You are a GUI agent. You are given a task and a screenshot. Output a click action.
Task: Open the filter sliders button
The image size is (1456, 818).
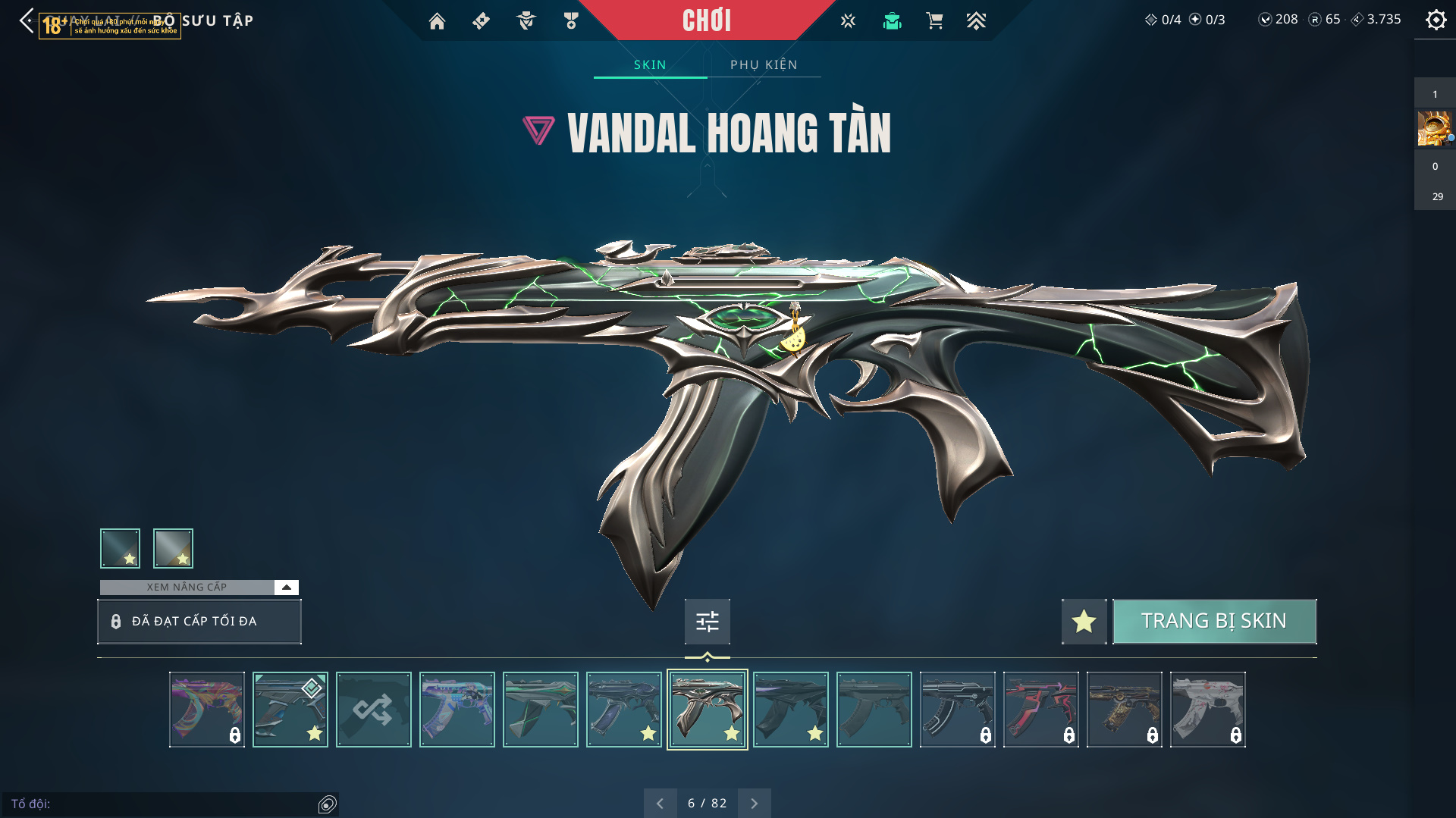[707, 622]
